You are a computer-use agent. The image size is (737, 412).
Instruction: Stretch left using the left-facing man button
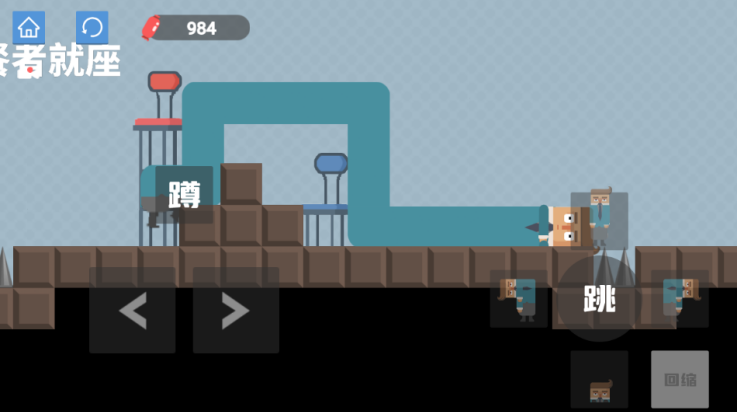(518, 299)
